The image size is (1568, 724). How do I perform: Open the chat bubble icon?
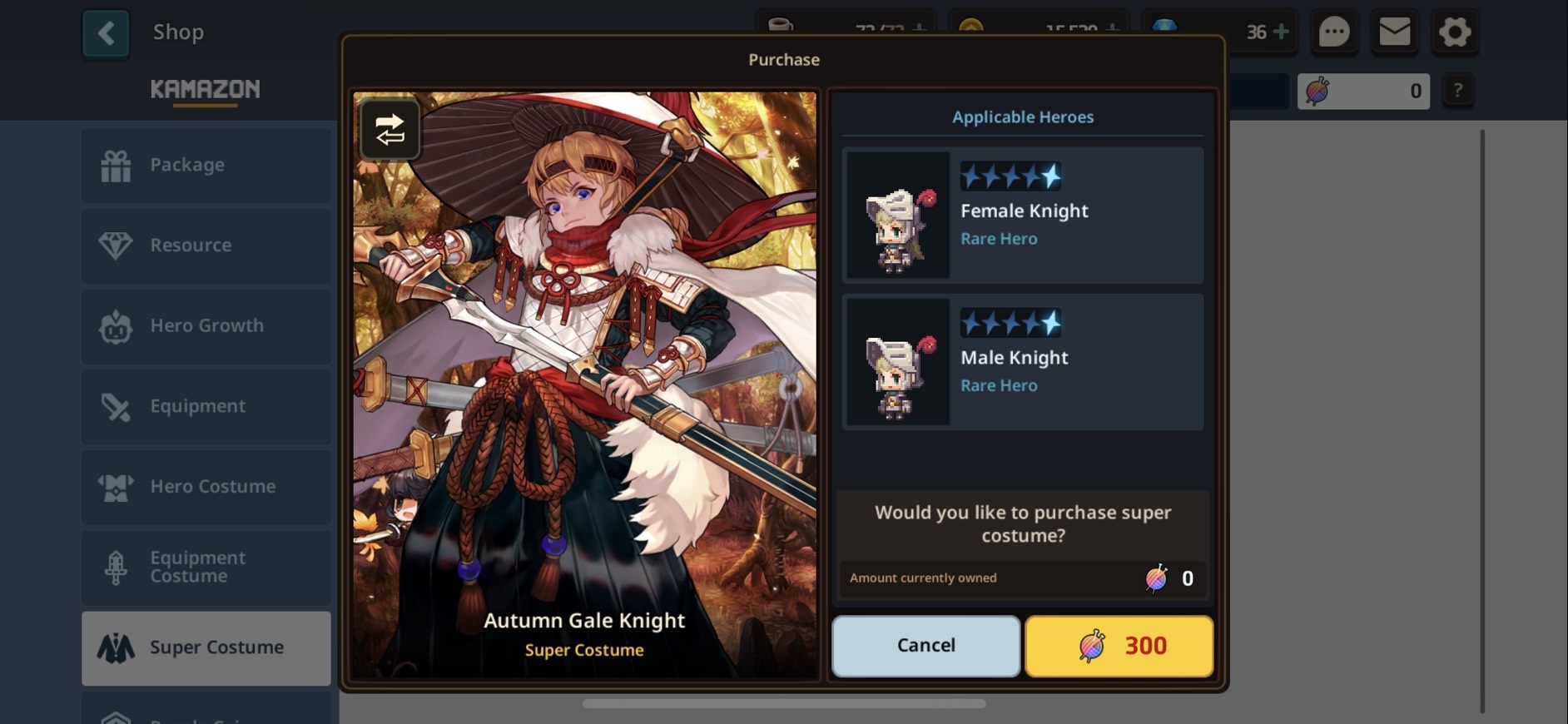[x=1334, y=33]
